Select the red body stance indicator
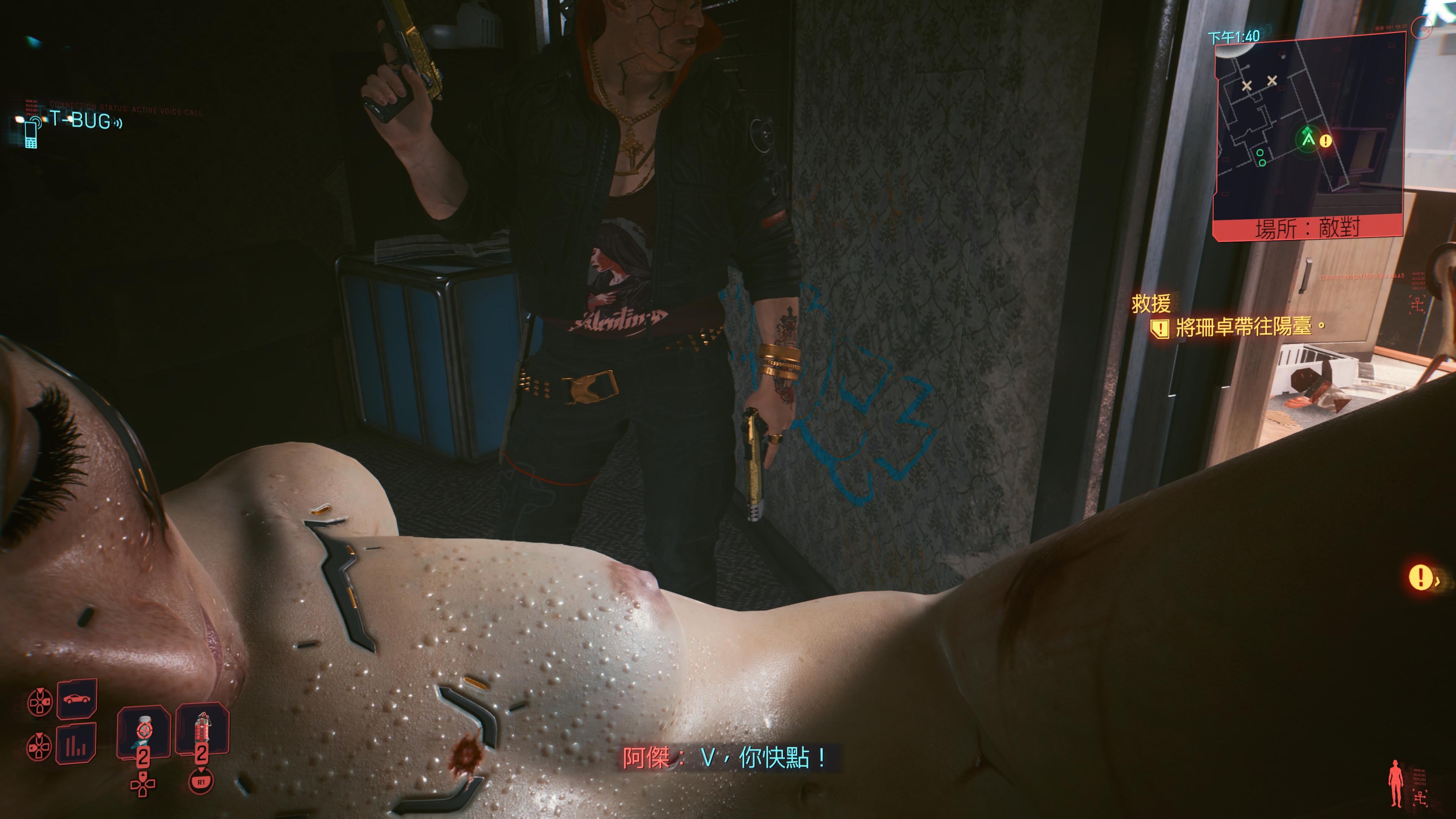 tap(1395, 783)
